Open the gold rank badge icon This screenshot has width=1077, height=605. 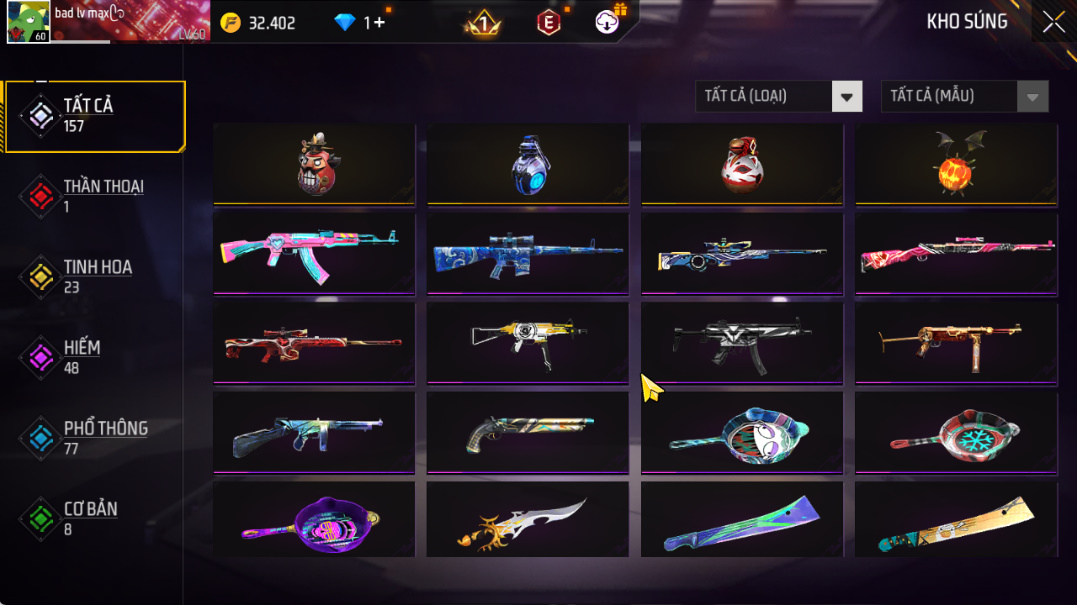482,22
